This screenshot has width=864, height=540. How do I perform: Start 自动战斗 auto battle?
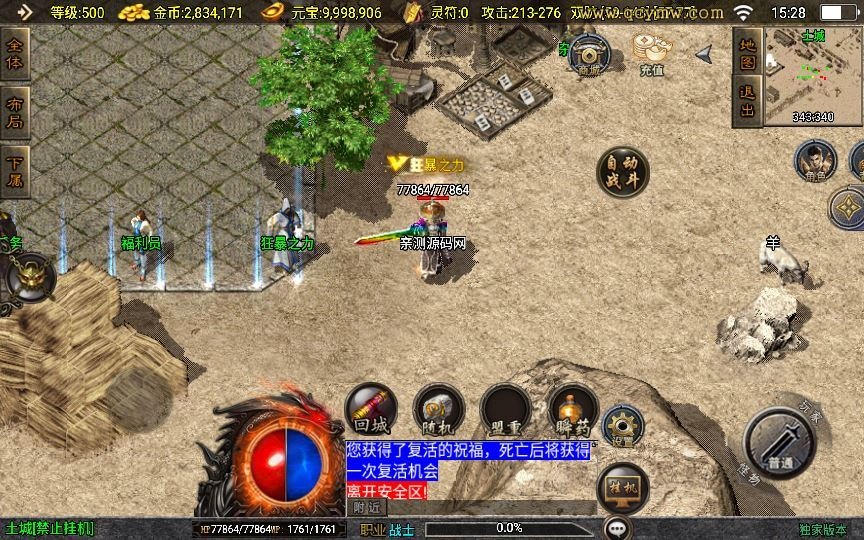pyautogui.click(x=622, y=172)
